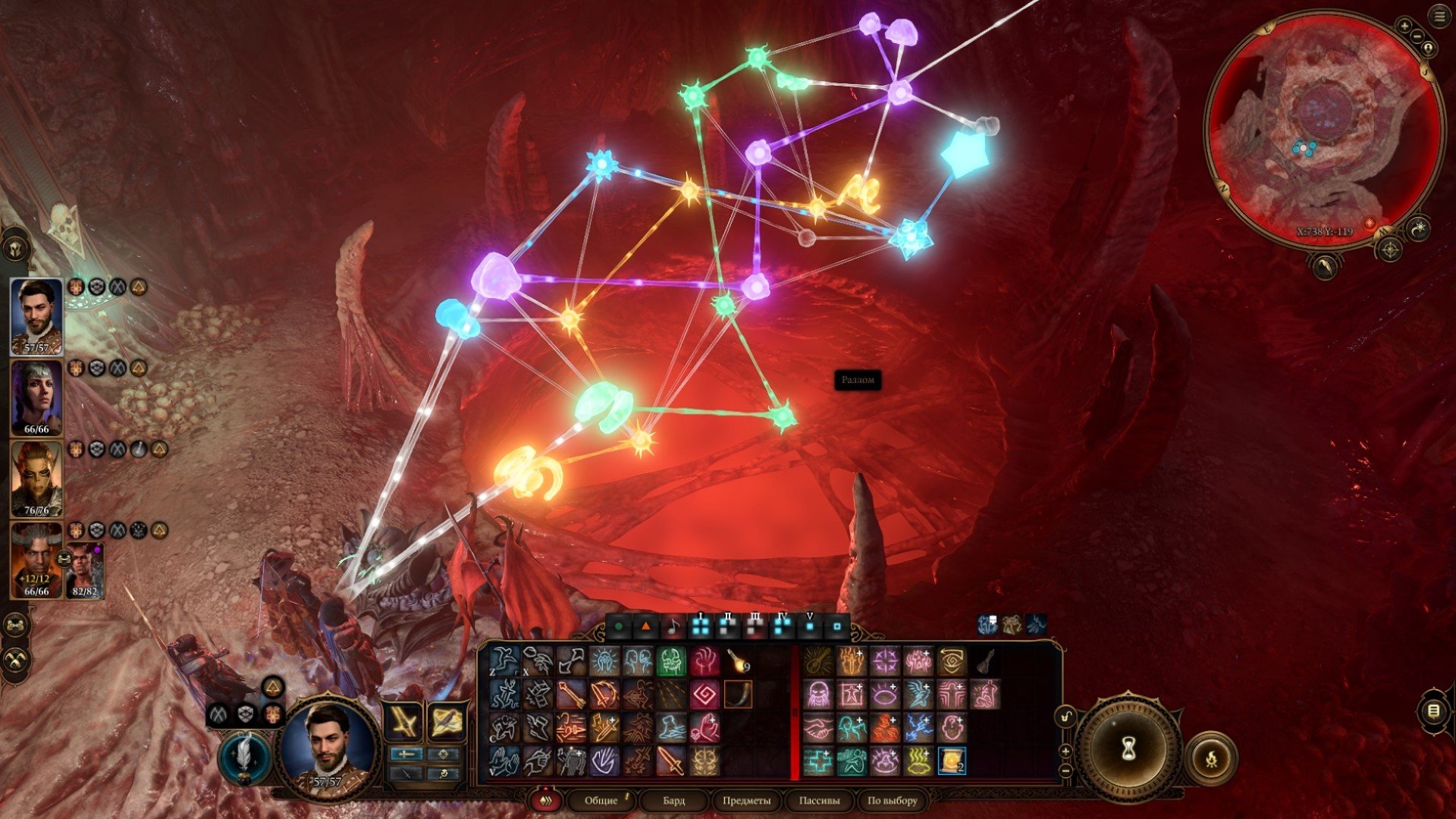Select the yellow-skinned companion portrait
The width and height of the screenshot is (1456, 819).
tap(36, 479)
